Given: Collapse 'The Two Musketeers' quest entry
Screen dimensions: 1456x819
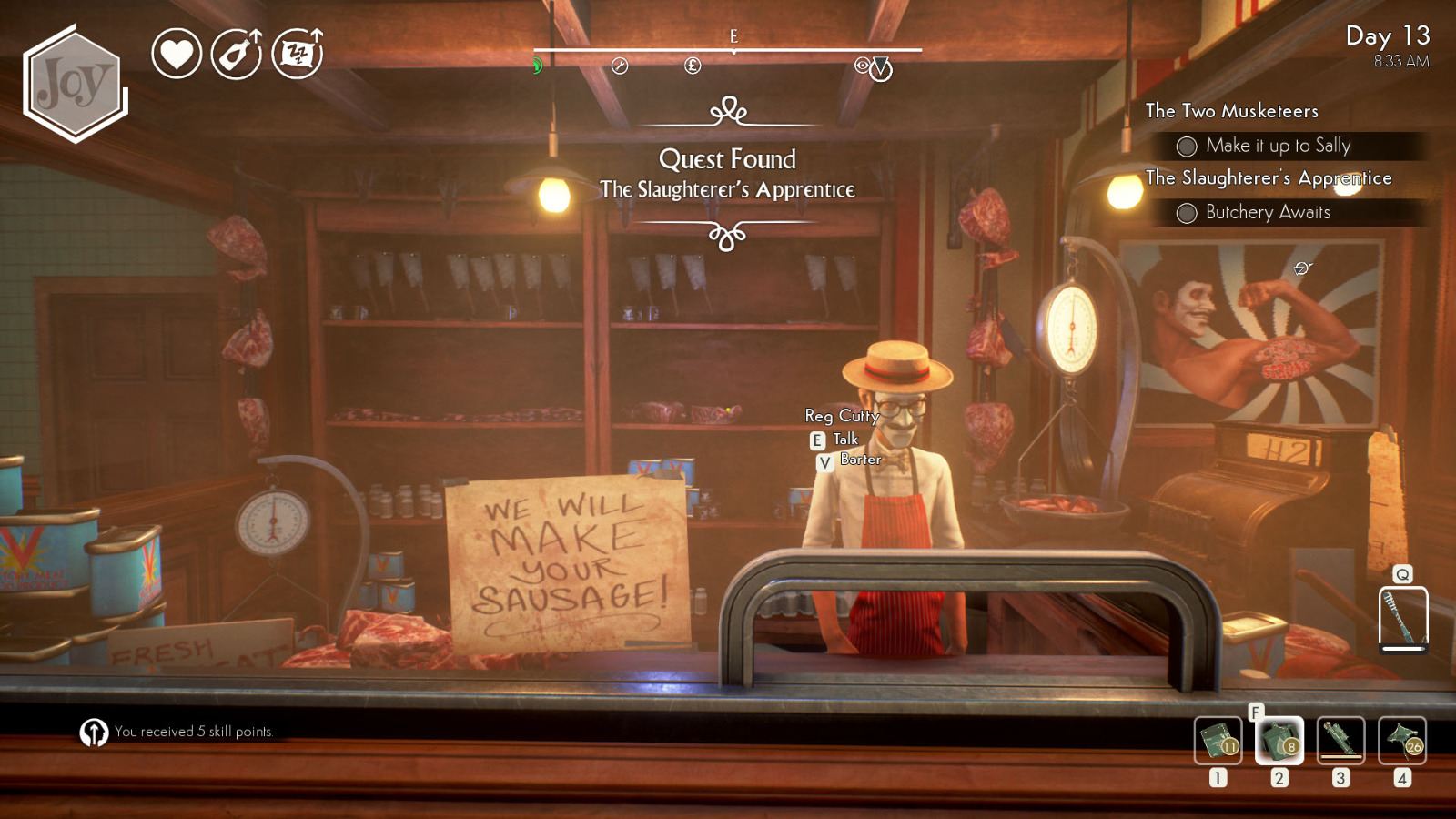Looking at the screenshot, I should [x=1231, y=111].
